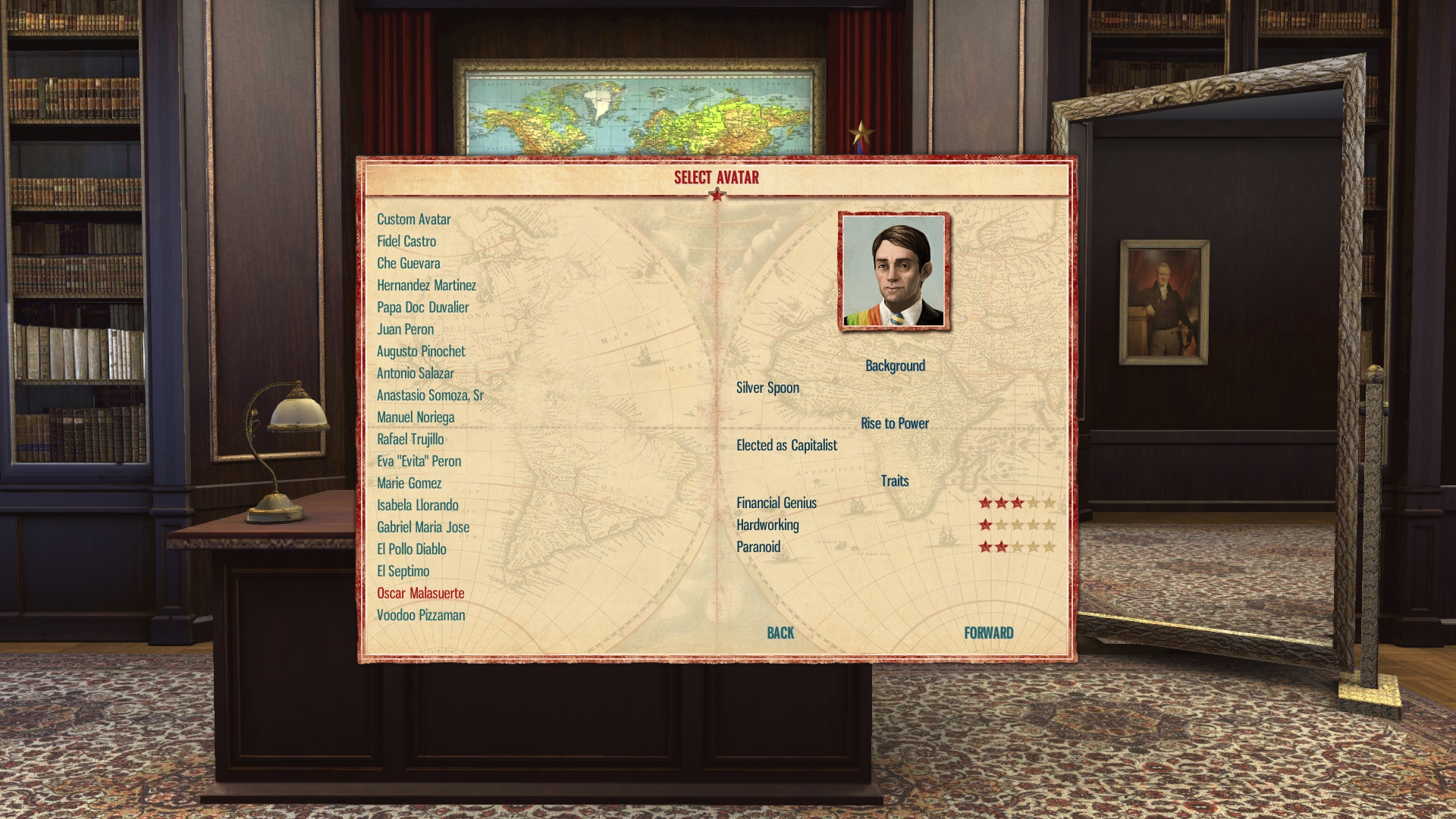Select Voodoo Pizzaman avatar
Screen dimensions: 1456x819
pyautogui.click(x=421, y=615)
